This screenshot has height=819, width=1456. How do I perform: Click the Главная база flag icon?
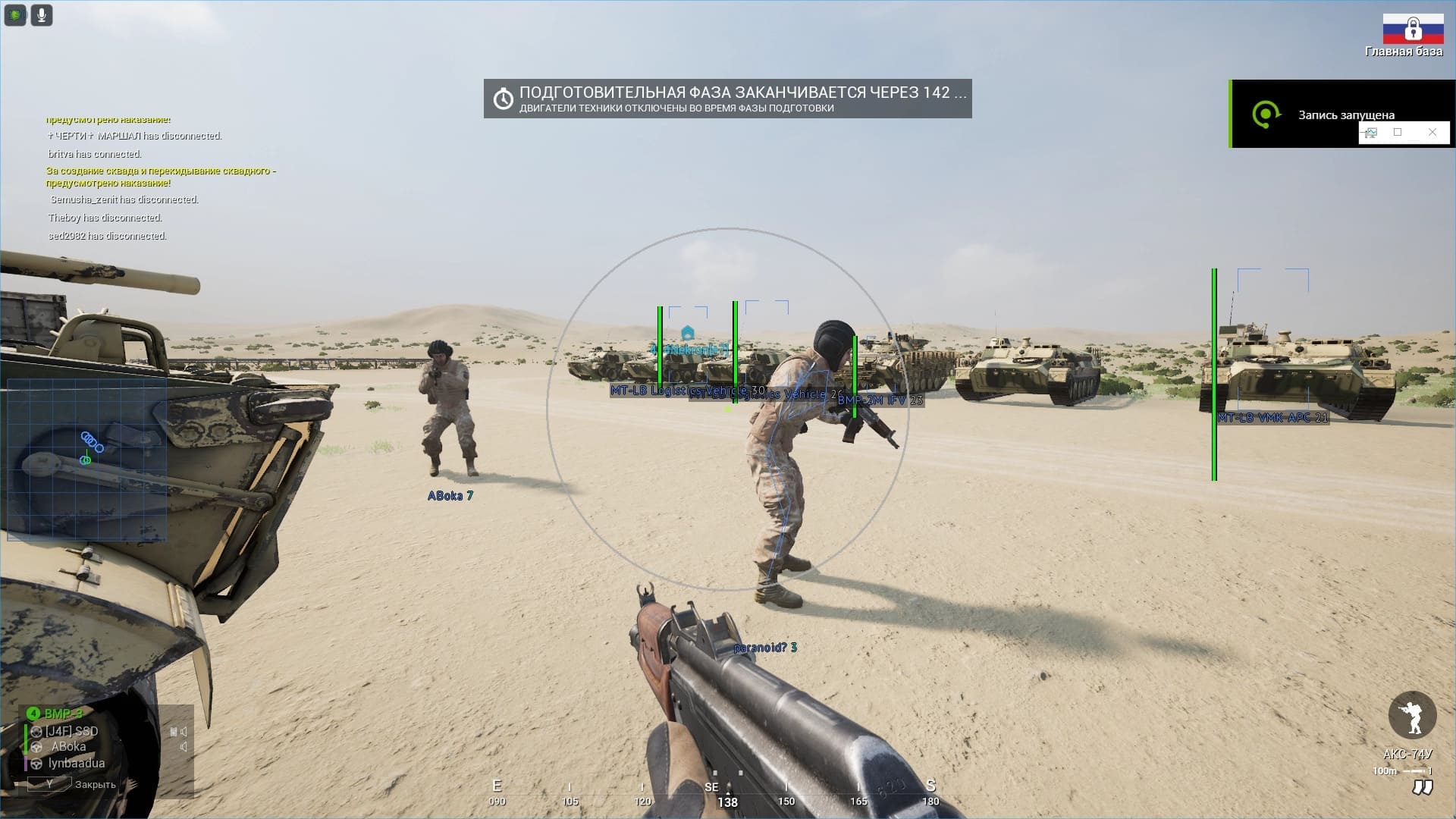coord(1412,29)
